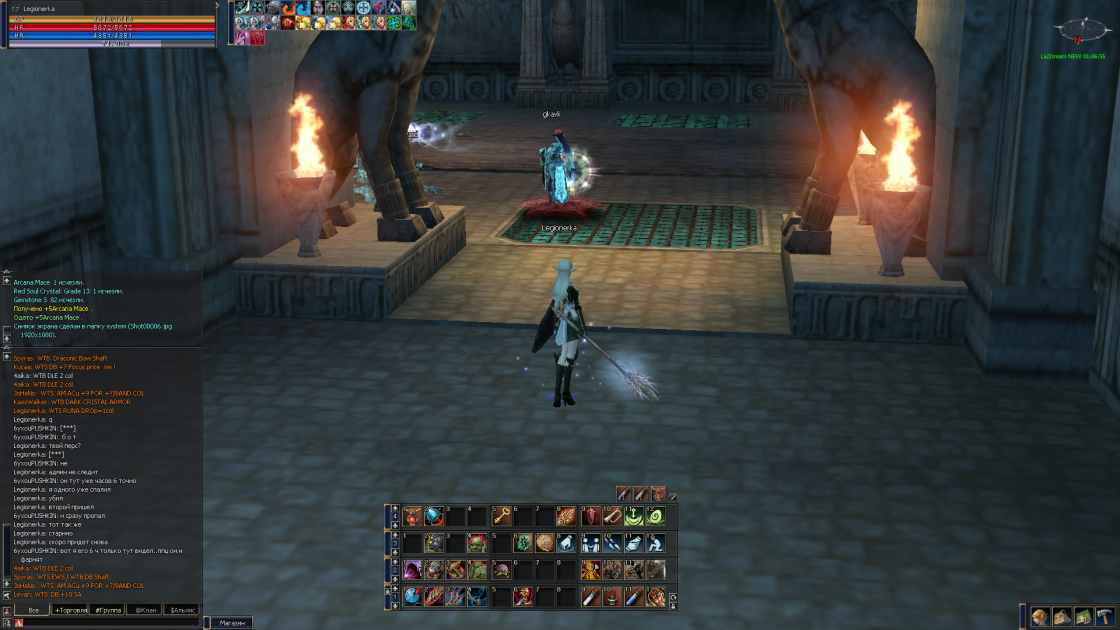Screen dimensions: 1120x630
Task: Activate the purple swirl skill icon
Action: [x=412, y=570]
